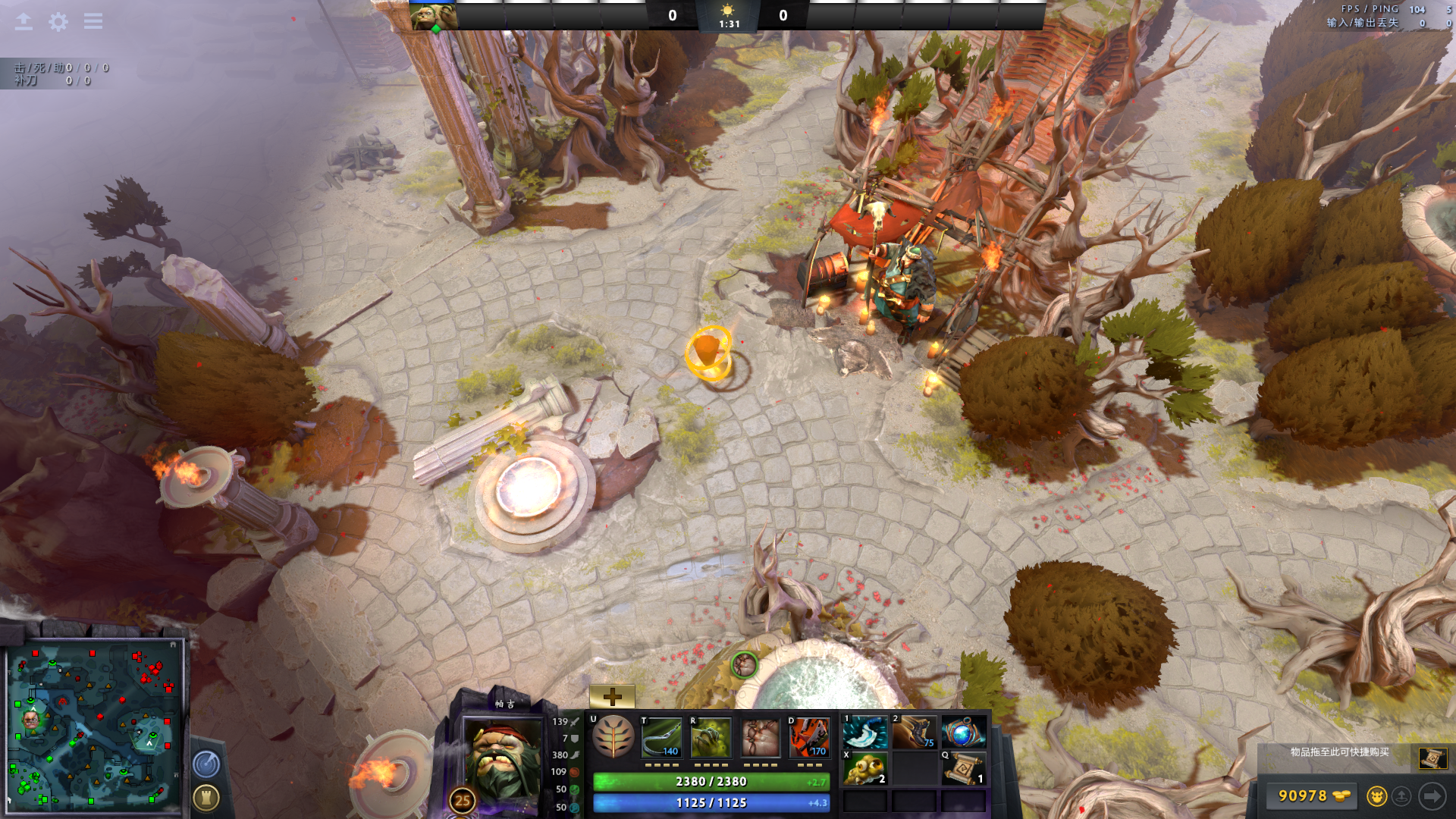Select the courier button
Screen dimensions: 1456x819
point(1377,795)
